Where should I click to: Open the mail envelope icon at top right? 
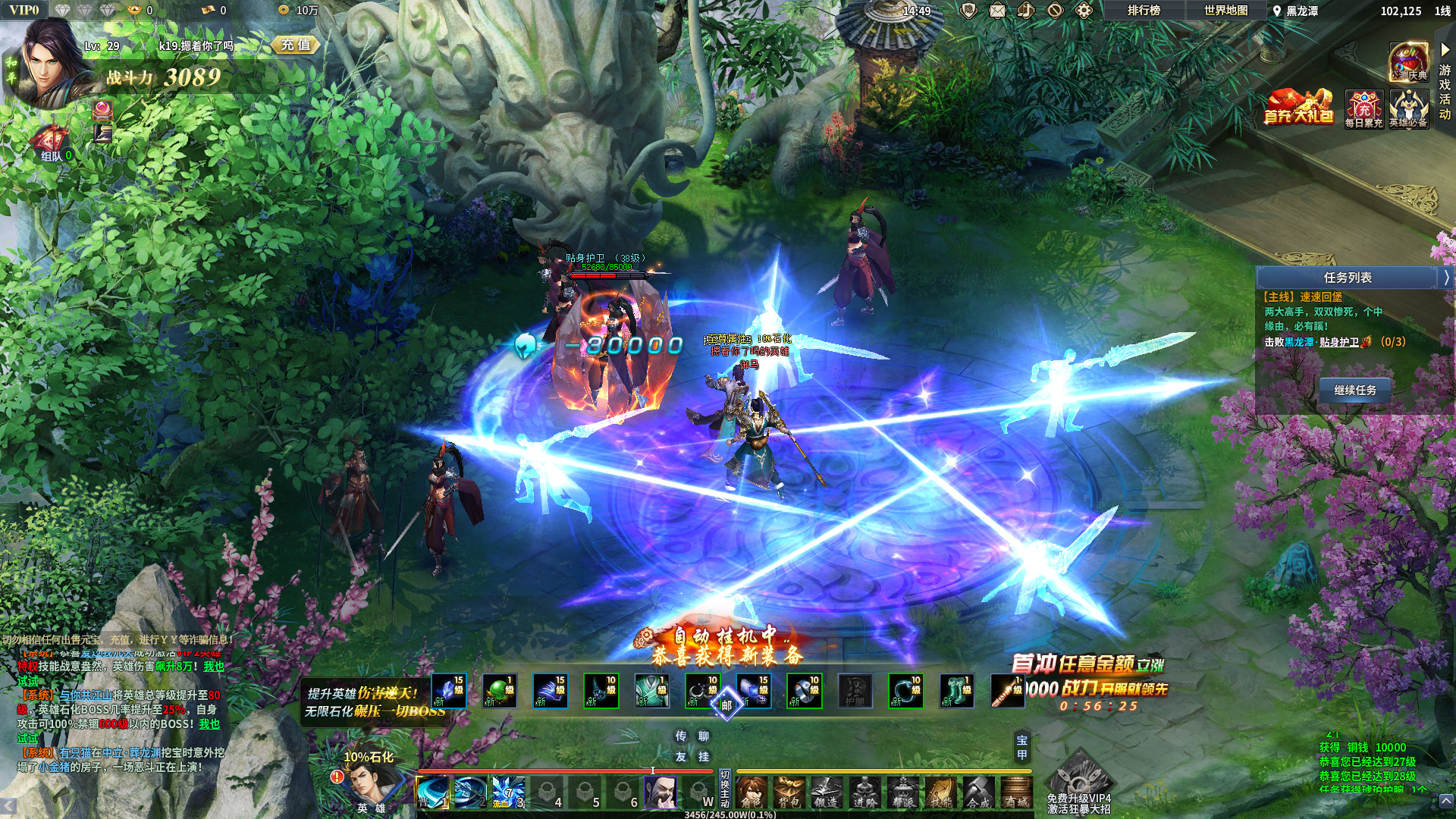pyautogui.click(x=997, y=11)
